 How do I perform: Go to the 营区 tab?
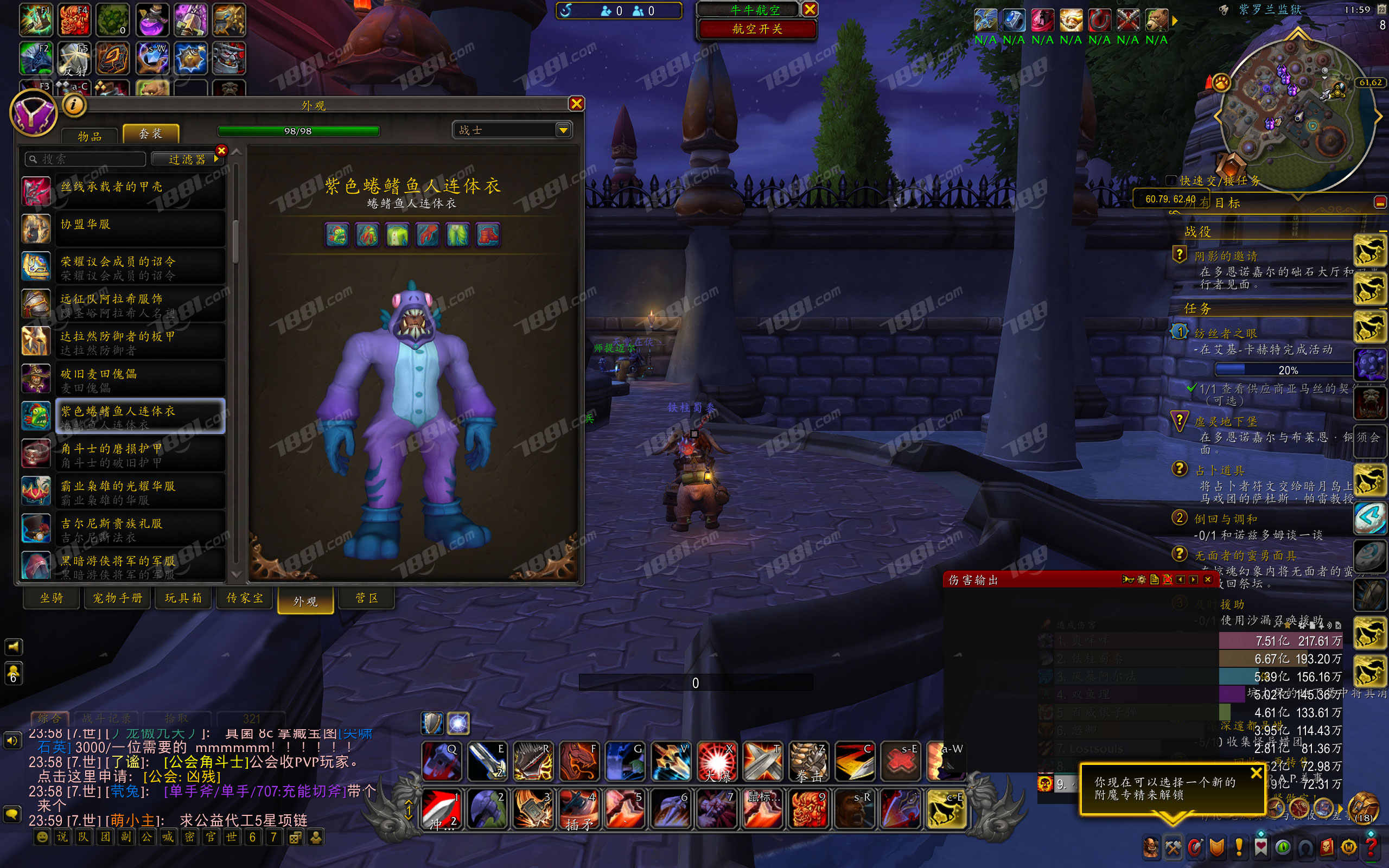click(x=367, y=598)
